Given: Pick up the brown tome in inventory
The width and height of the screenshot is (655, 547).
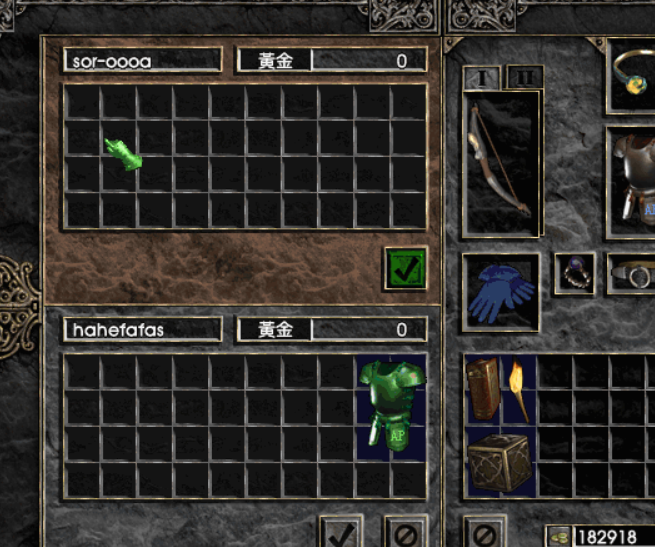Looking at the screenshot, I should pyautogui.click(x=484, y=389).
